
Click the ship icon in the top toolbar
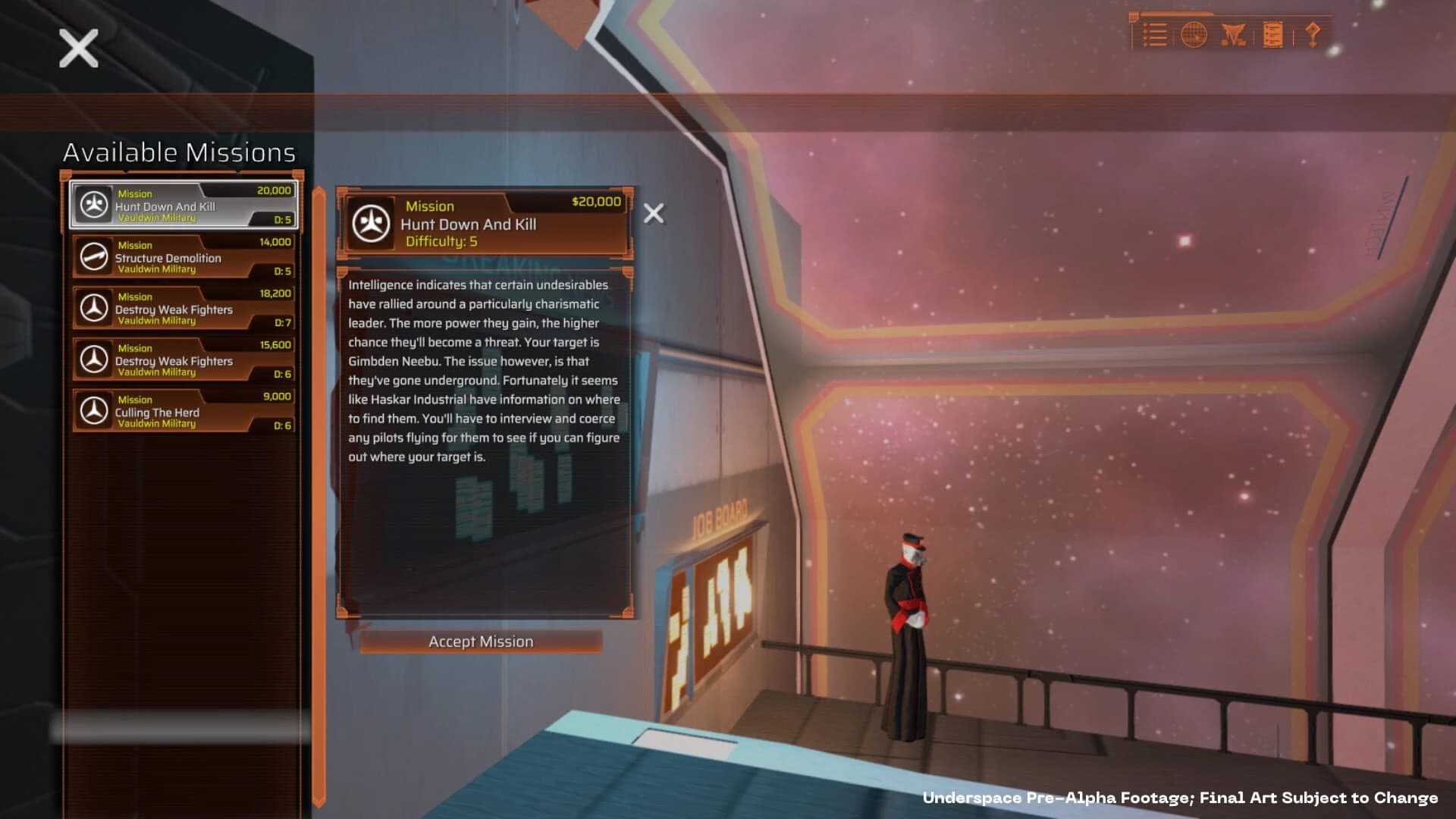click(x=1234, y=34)
